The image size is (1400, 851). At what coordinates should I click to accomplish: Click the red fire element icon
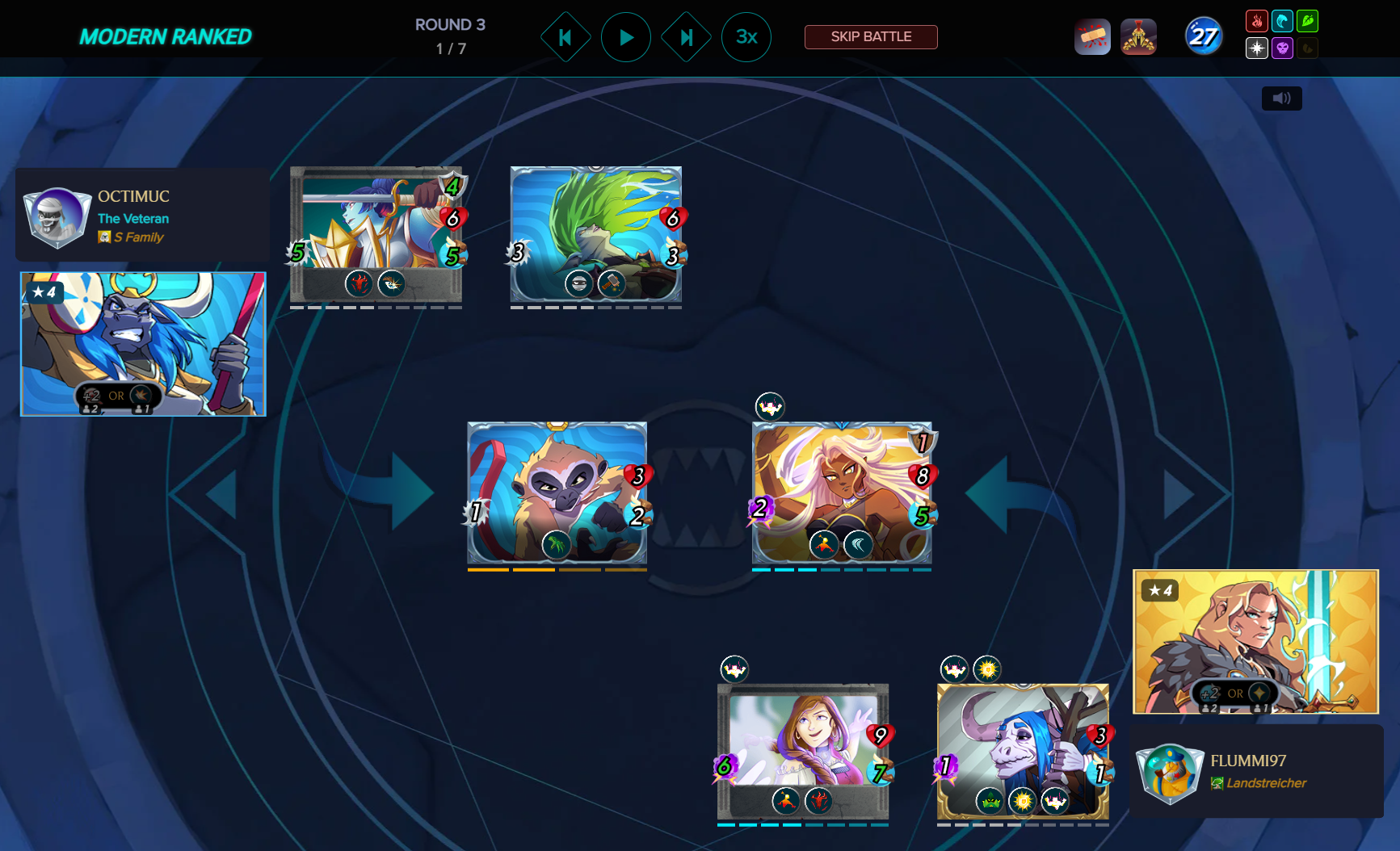(1256, 21)
